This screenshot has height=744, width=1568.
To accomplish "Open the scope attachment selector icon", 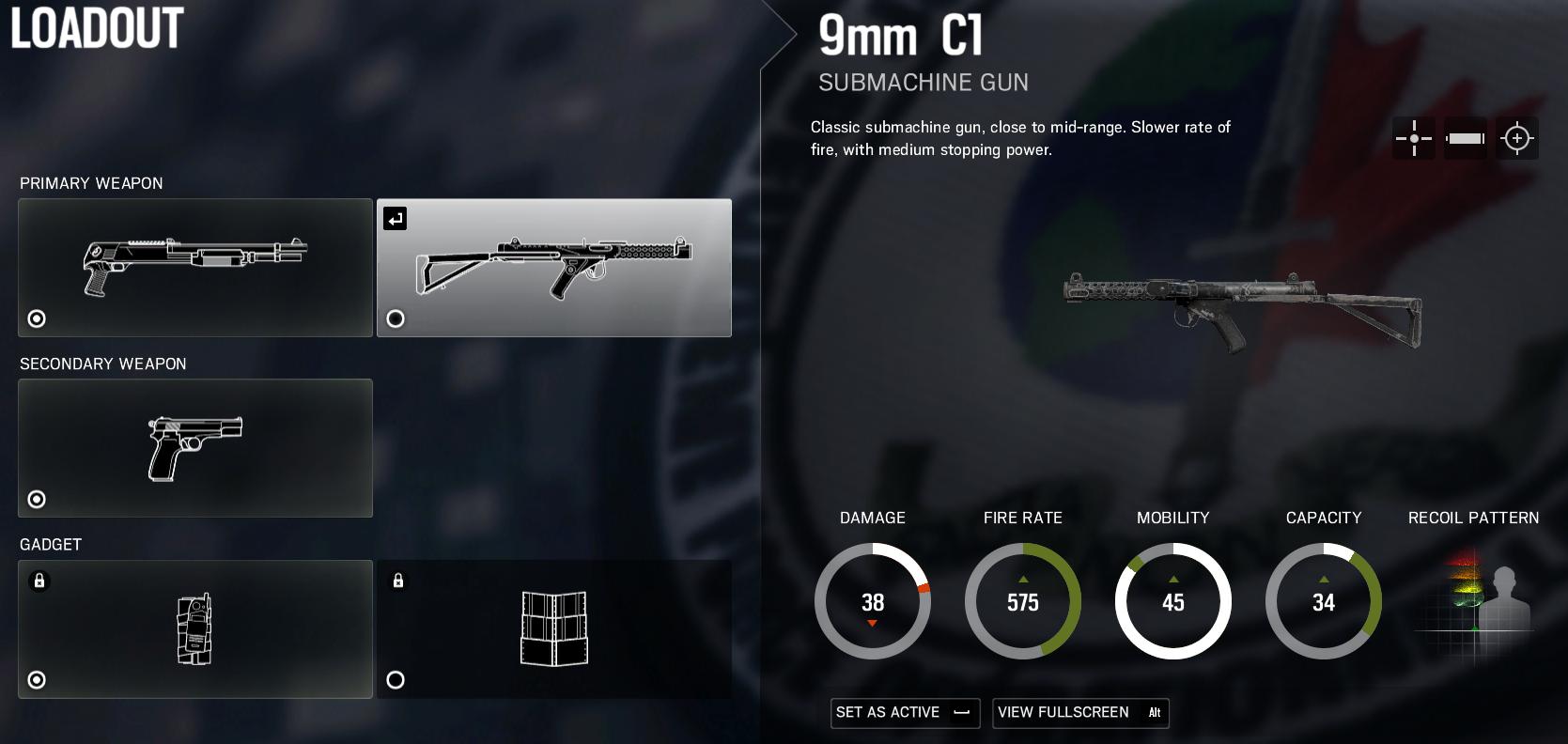I will [x=1518, y=138].
